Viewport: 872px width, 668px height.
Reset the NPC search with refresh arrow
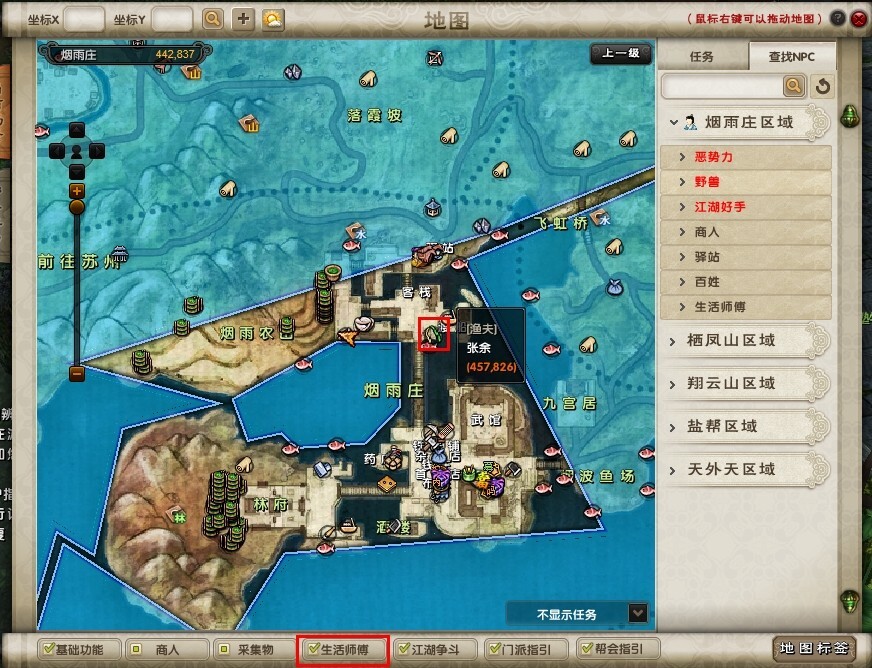click(x=822, y=87)
